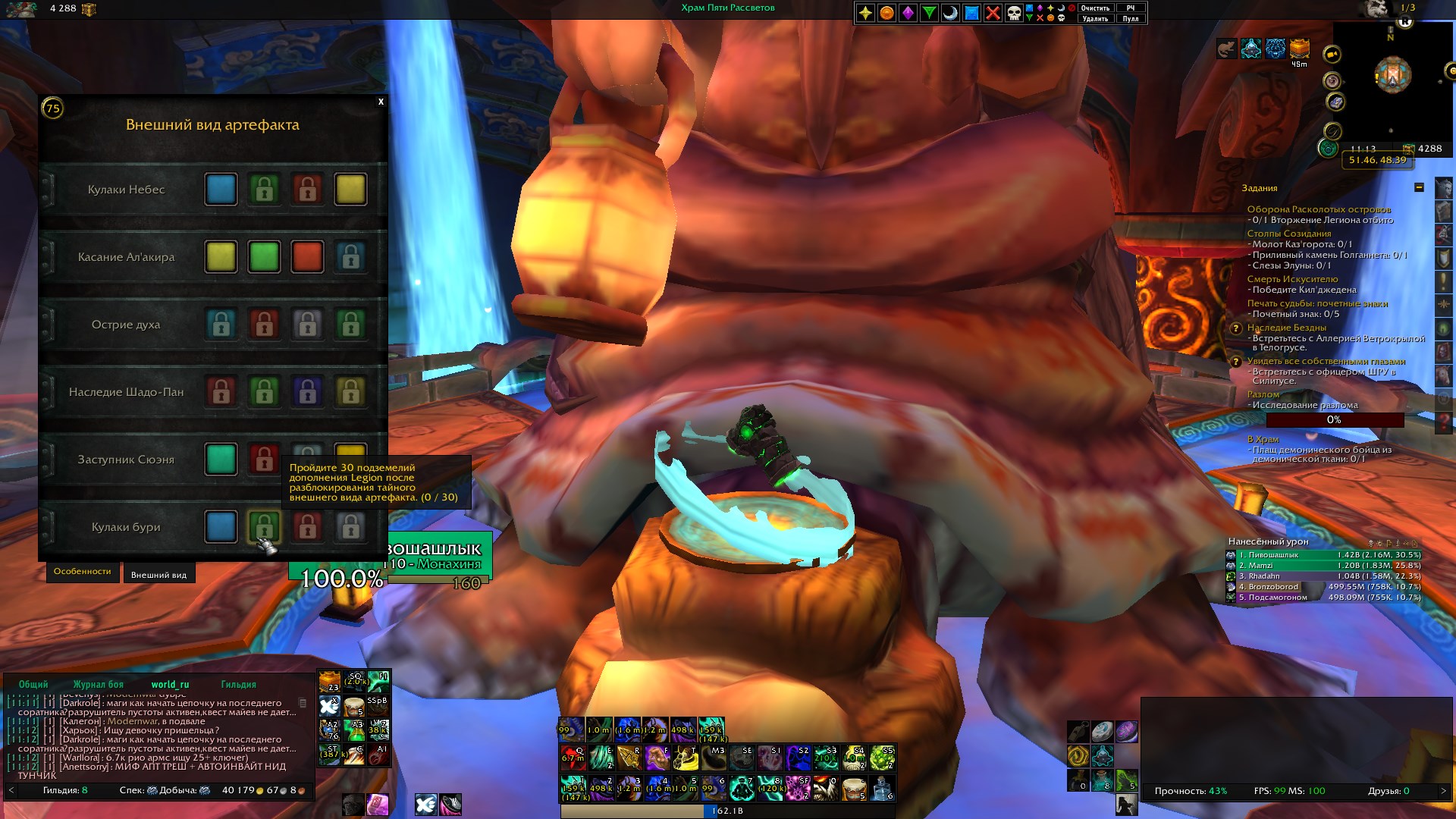Pick the green Касание Ал'акира color swatch

[x=264, y=257]
